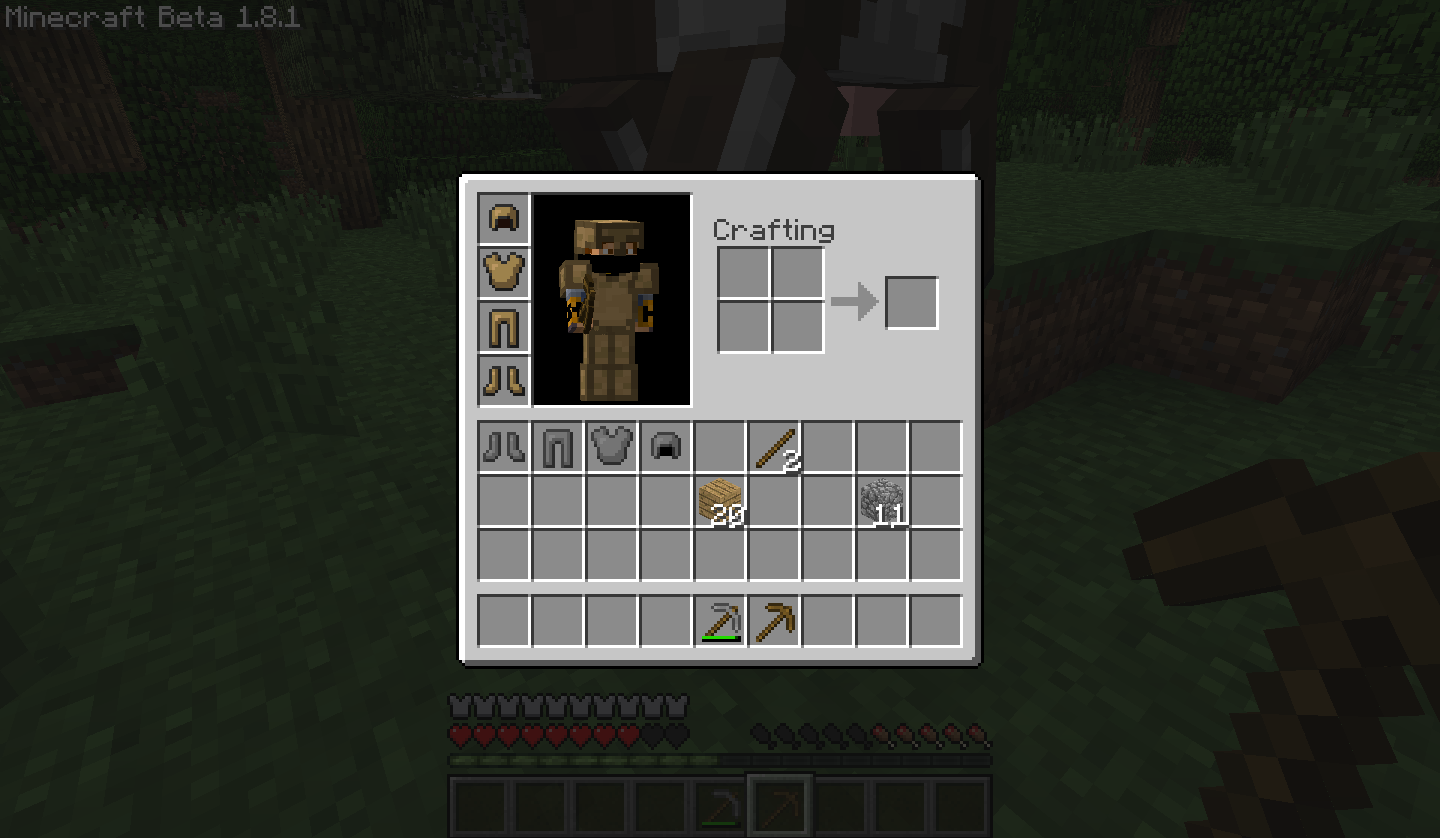1440x838 pixels.
Task: Pick up the iron leggings
Action: click(558, 447)
